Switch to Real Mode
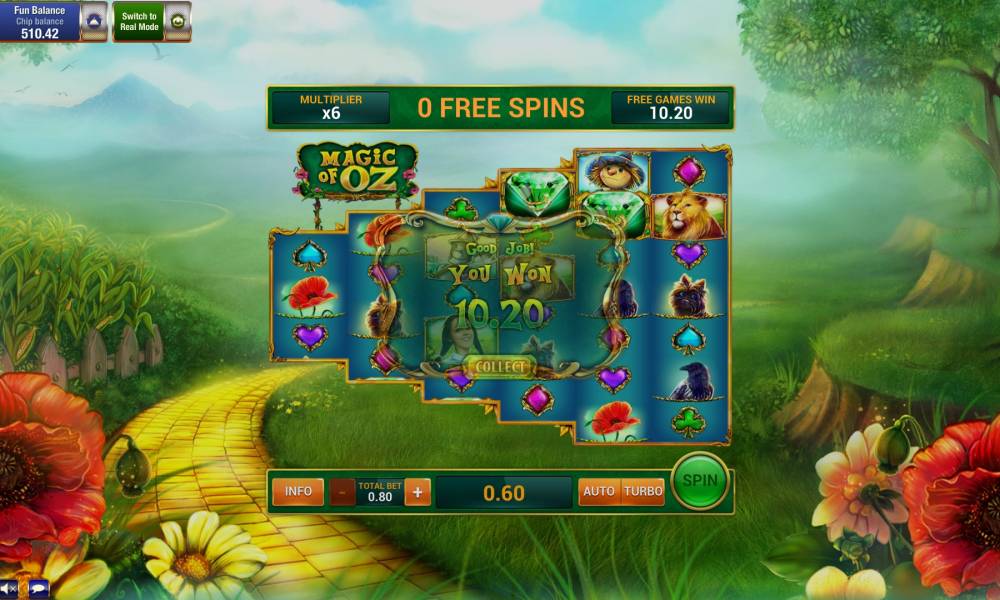Viewport: 1000px width, 600px height. point(139,20)
